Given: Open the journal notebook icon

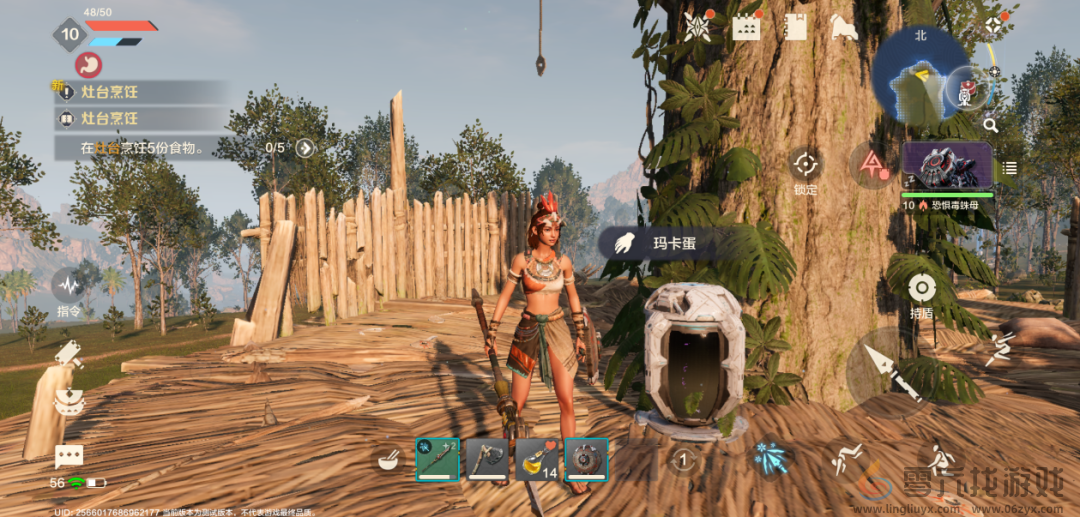Looking at the screenshot, I should point(796,27).
